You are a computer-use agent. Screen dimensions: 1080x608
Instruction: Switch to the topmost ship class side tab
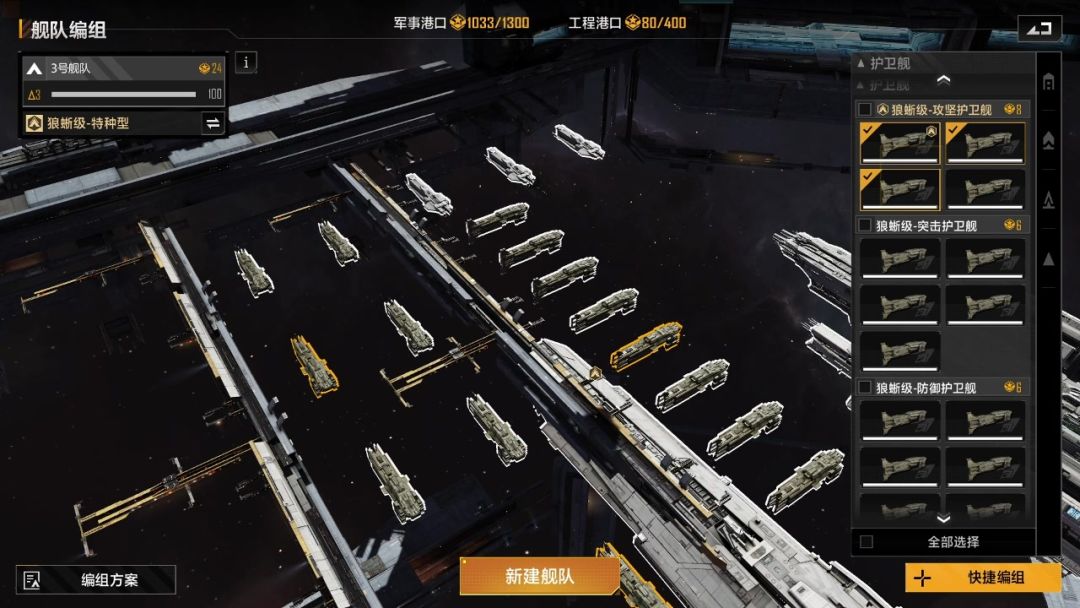point(1048,83)
